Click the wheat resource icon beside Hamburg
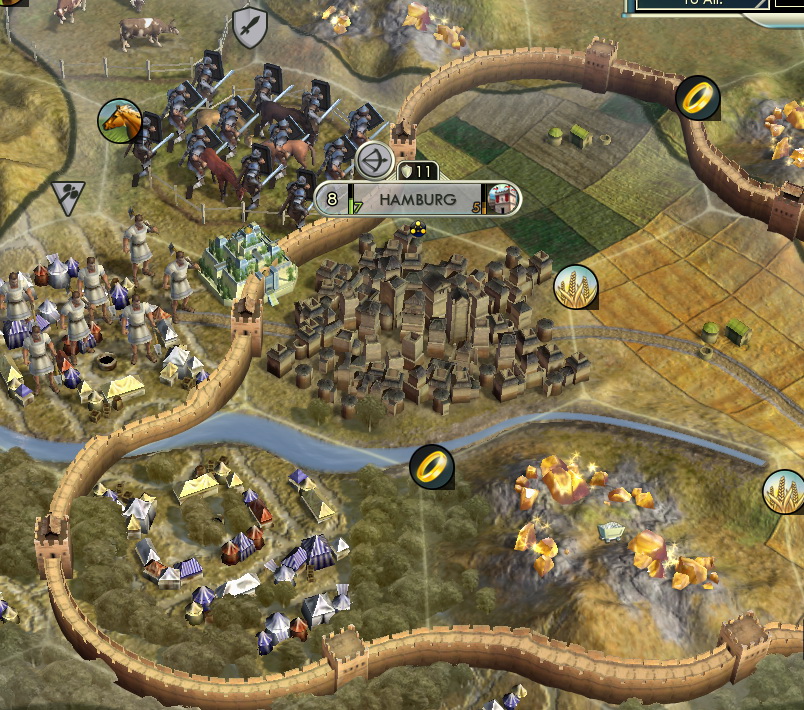804x710 pixels. point(576,286)
